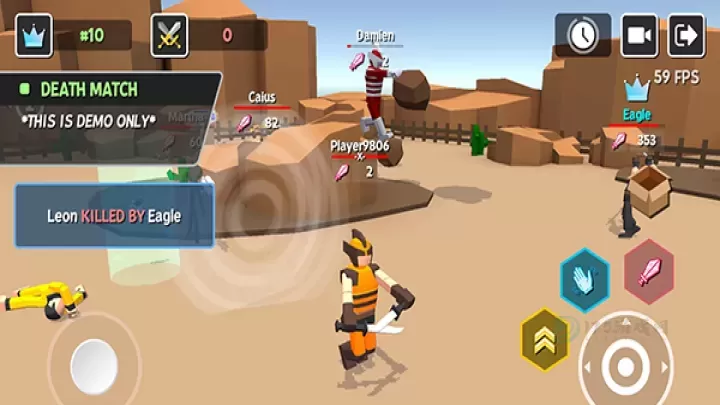Viewport: 720px width, 405px height.
Task: Tap the exit match arrow button
Action: coord(686,35)
